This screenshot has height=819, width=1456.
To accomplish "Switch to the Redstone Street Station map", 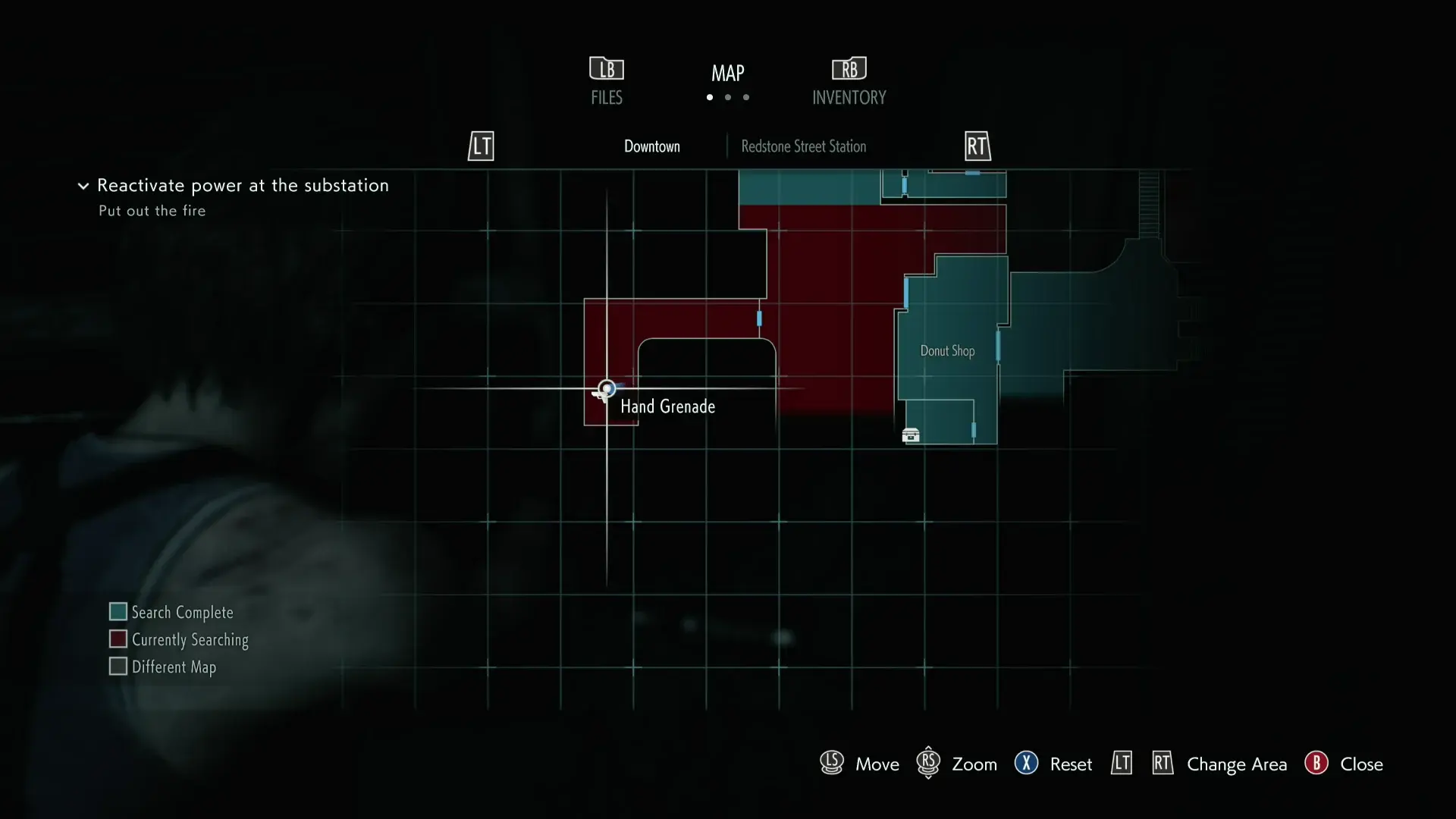I will (803, 146).
